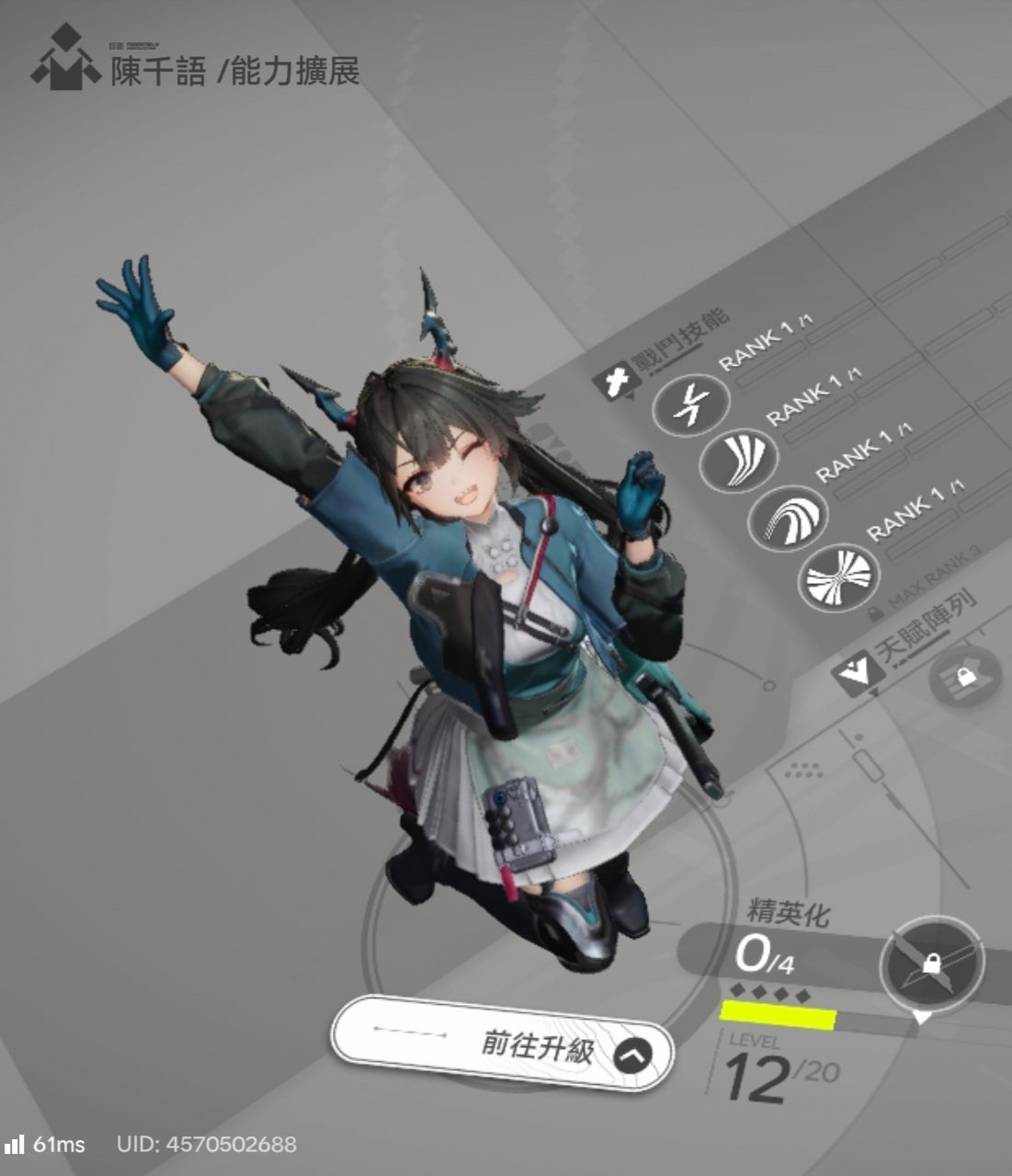Open the curved feather stripes skill icon

pyautogui.click(x=738, y=459)
